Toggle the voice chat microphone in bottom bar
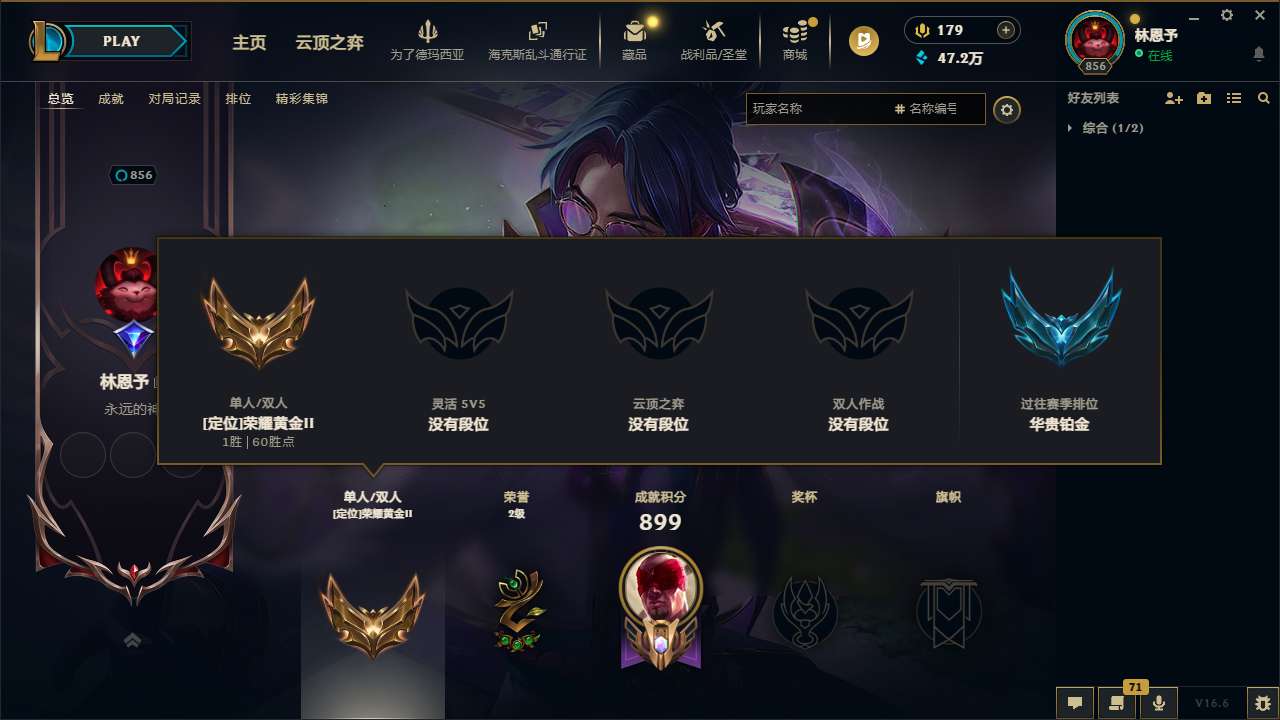This screenshot has height=720, width=1280. tap(1159, 703)
